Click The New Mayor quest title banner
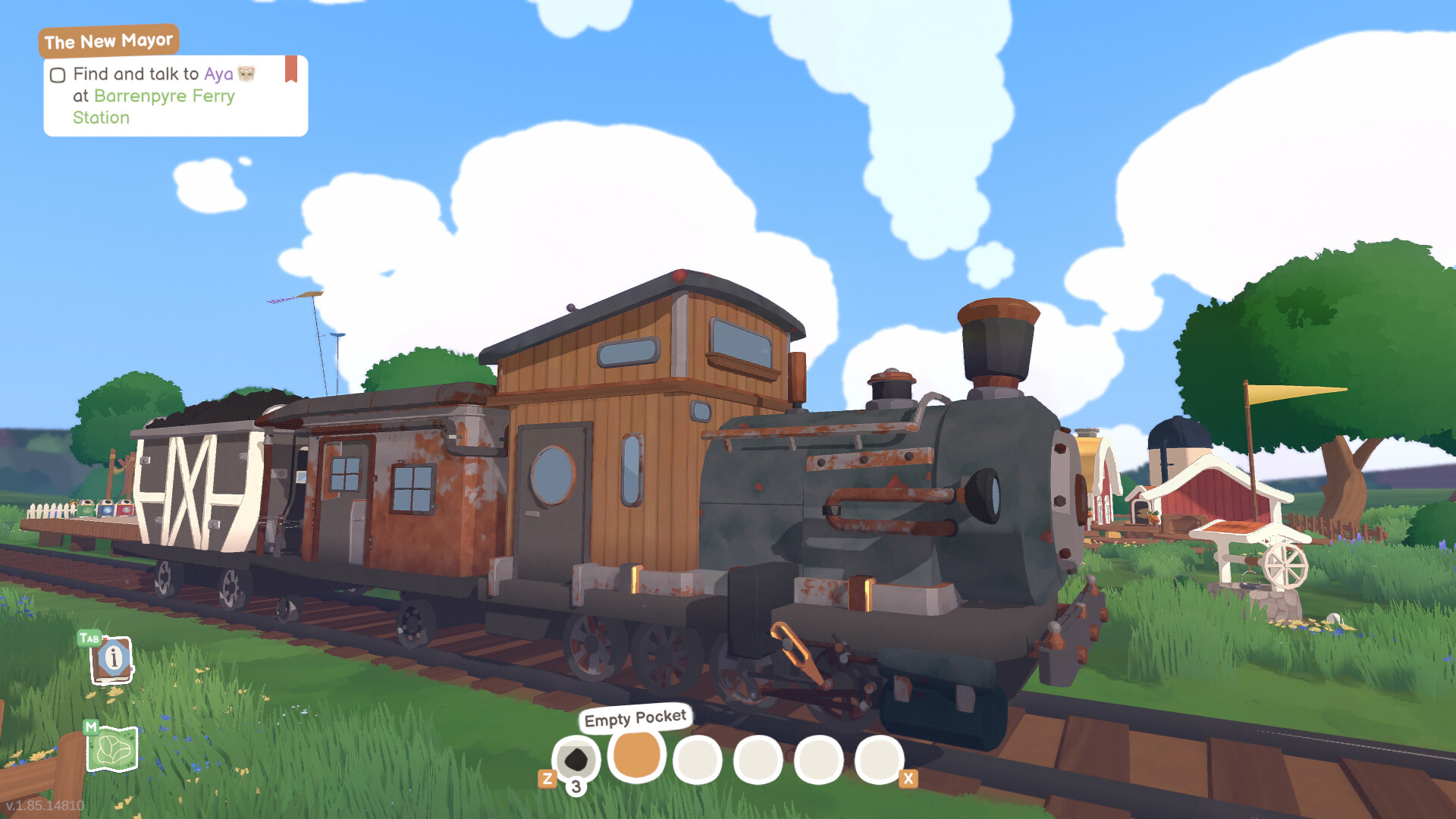The width and height of the screenshot is (1456, 819). pyautogui.click(x=109, y=41)
